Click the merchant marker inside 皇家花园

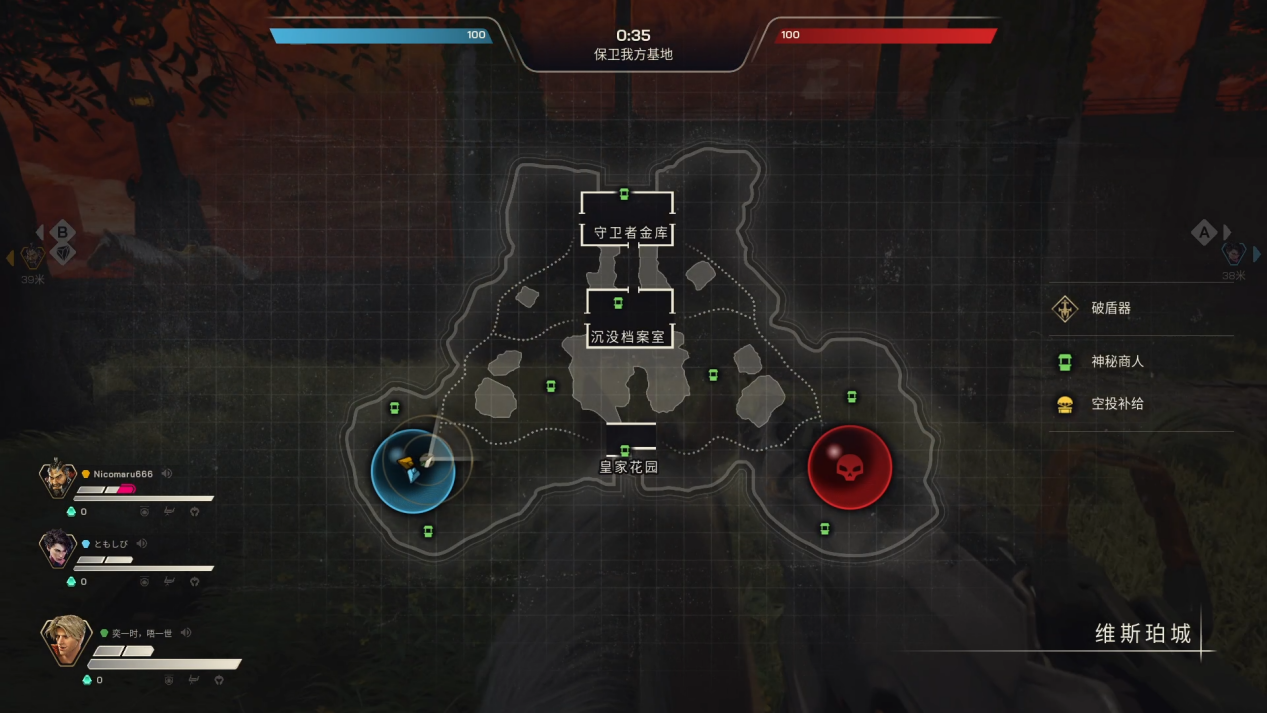click(625, 451)
